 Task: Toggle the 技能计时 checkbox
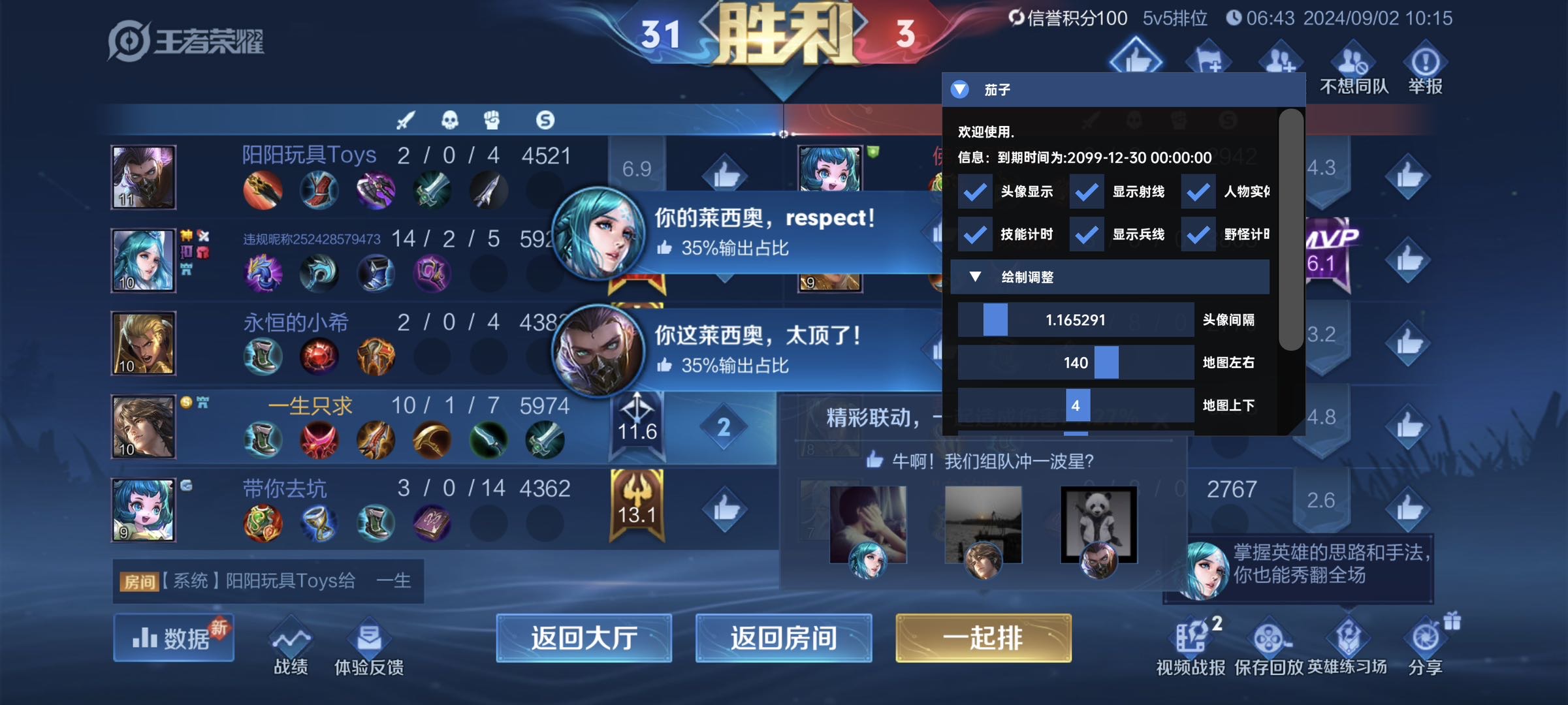pyautogui.click(x=974, y=234)
